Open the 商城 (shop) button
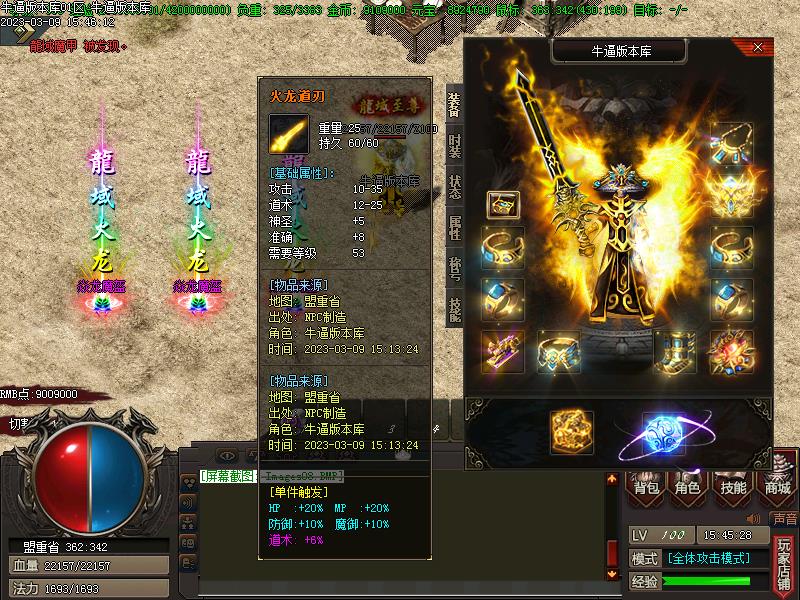Image resolution: width=800 pixels, height=600 pixels. click(x=777, y=487)
